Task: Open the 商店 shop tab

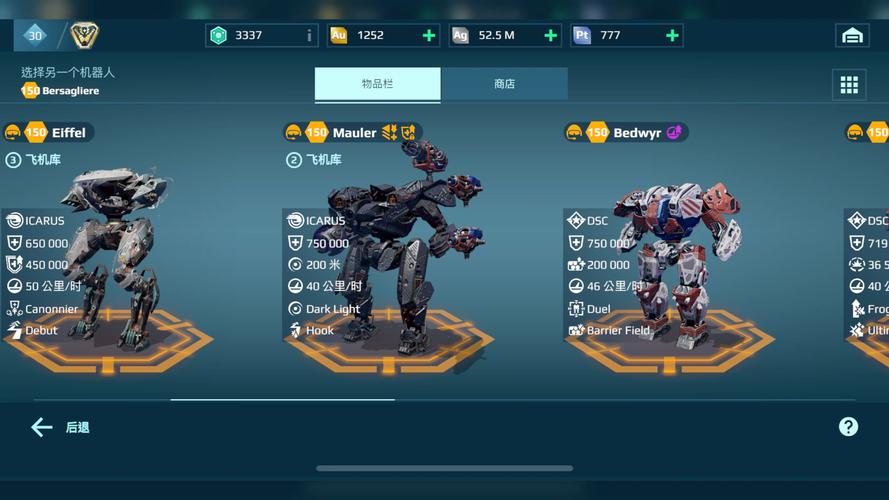Action: coord(504,85)
